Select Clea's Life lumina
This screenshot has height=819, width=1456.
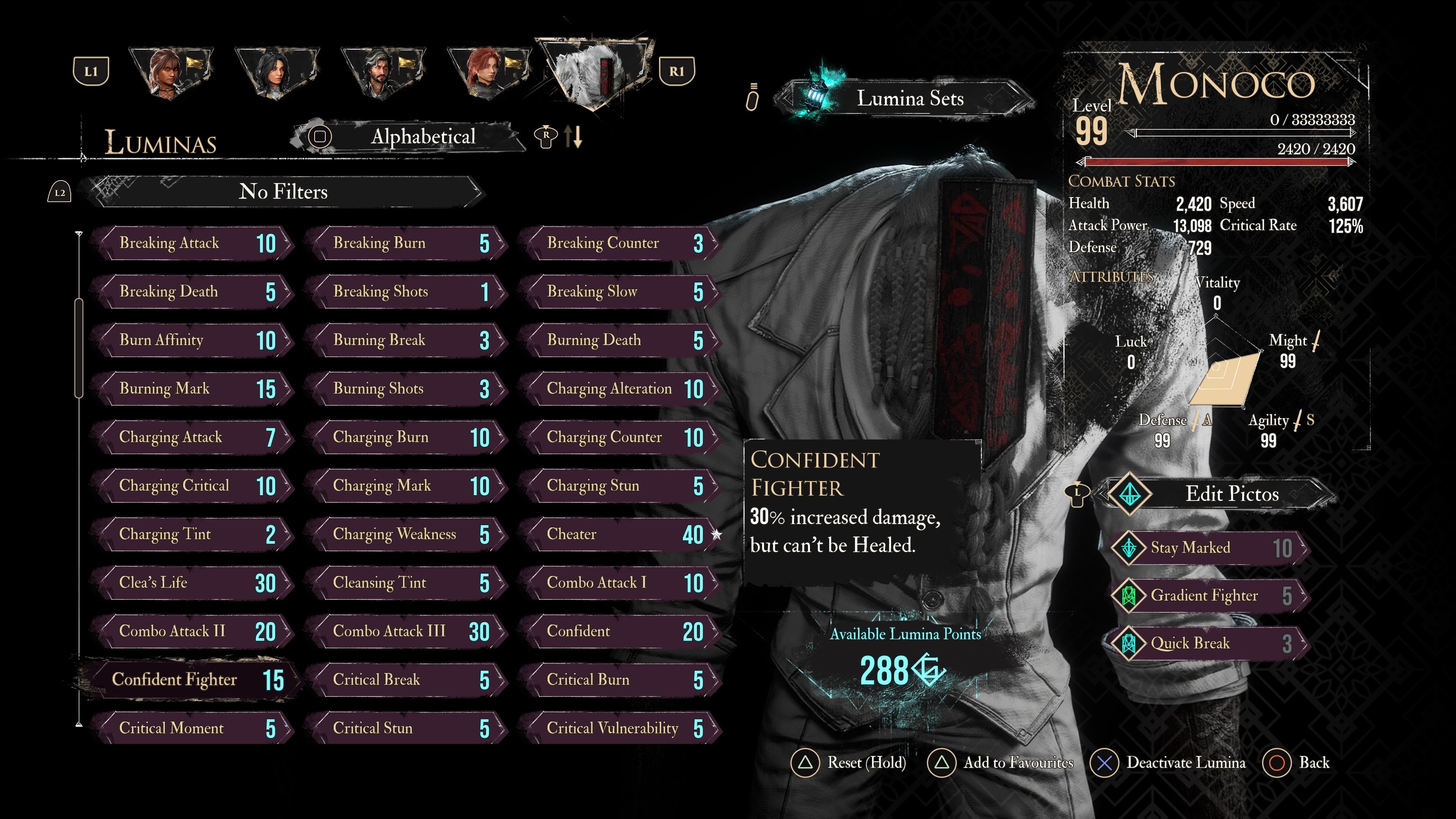point(195,583)
